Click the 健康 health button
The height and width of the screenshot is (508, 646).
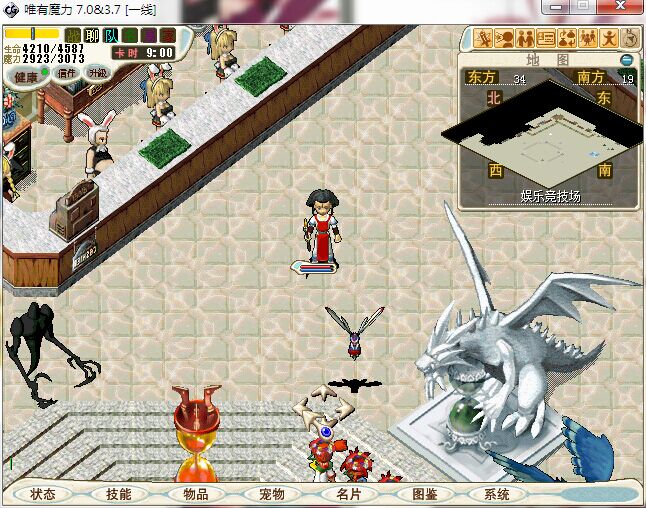(26, 76)
